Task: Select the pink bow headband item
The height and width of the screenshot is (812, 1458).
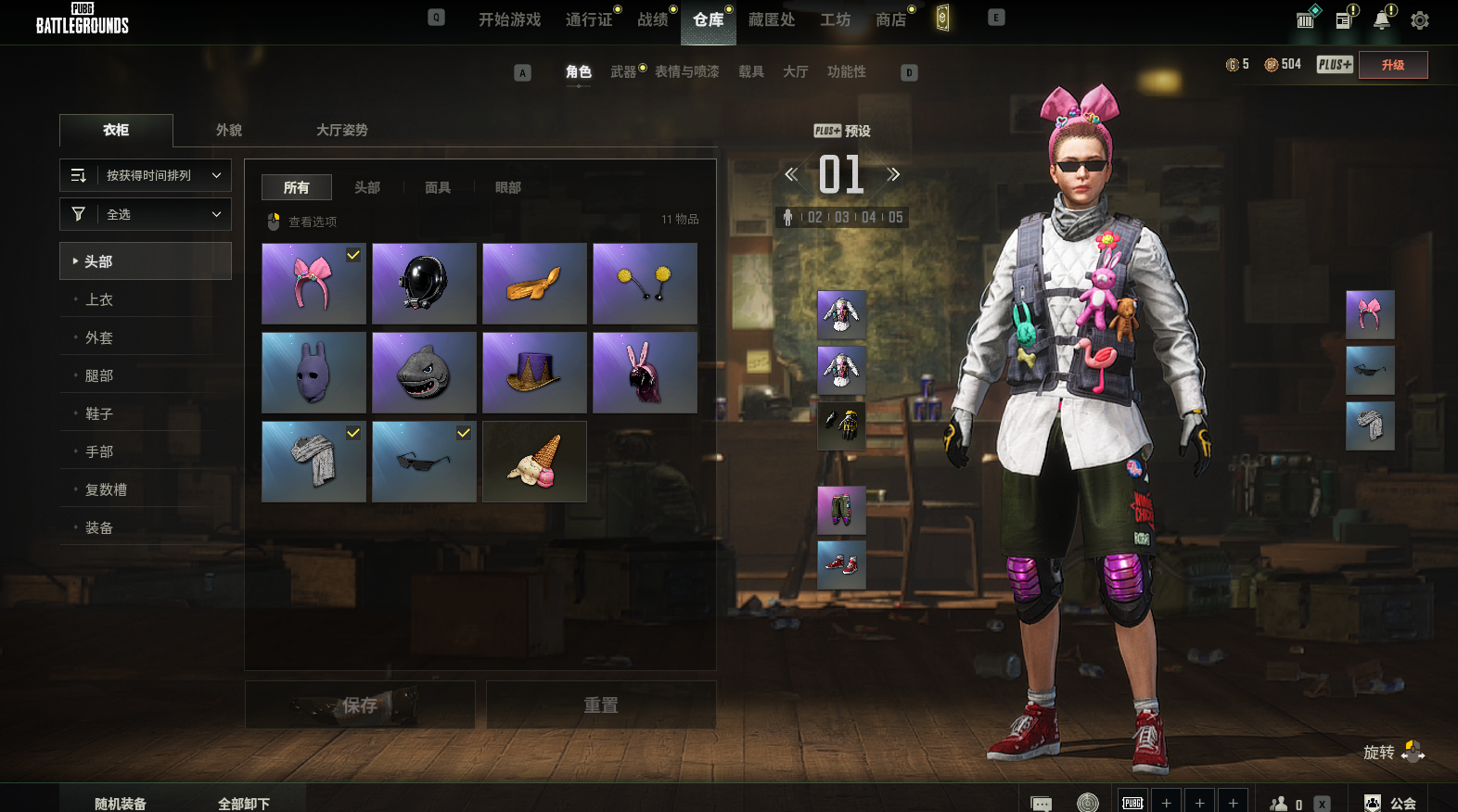Action: 313,284
